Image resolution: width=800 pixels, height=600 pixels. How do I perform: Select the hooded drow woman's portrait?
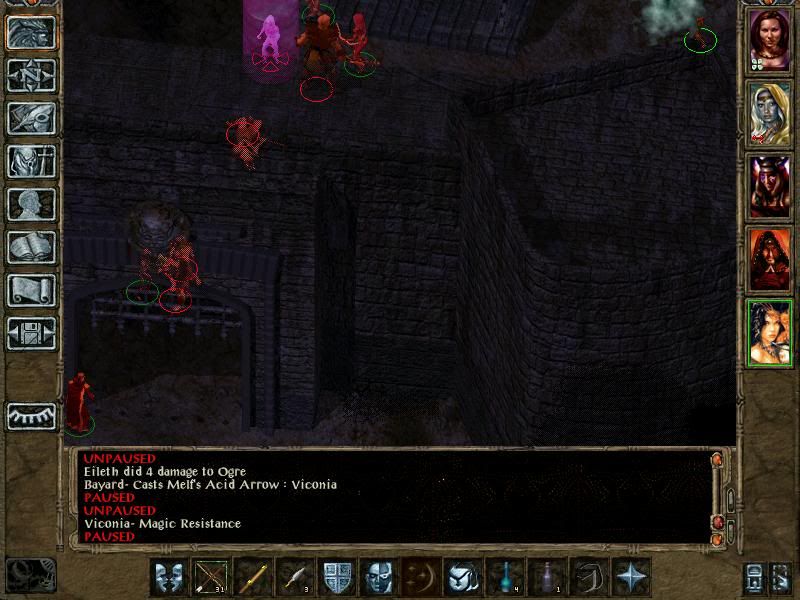[769, 113]
